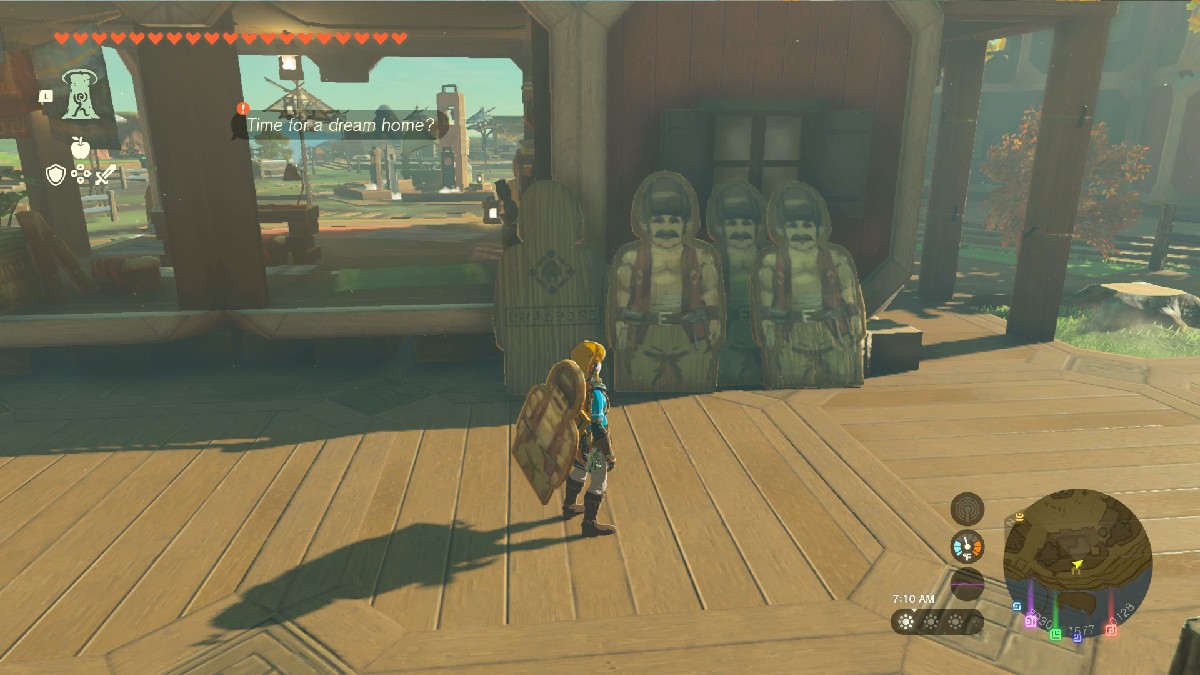The height and width of the screenshot is (675, 1200).
Task: Check the temperature gauge icon
Action: pos(967,547)
